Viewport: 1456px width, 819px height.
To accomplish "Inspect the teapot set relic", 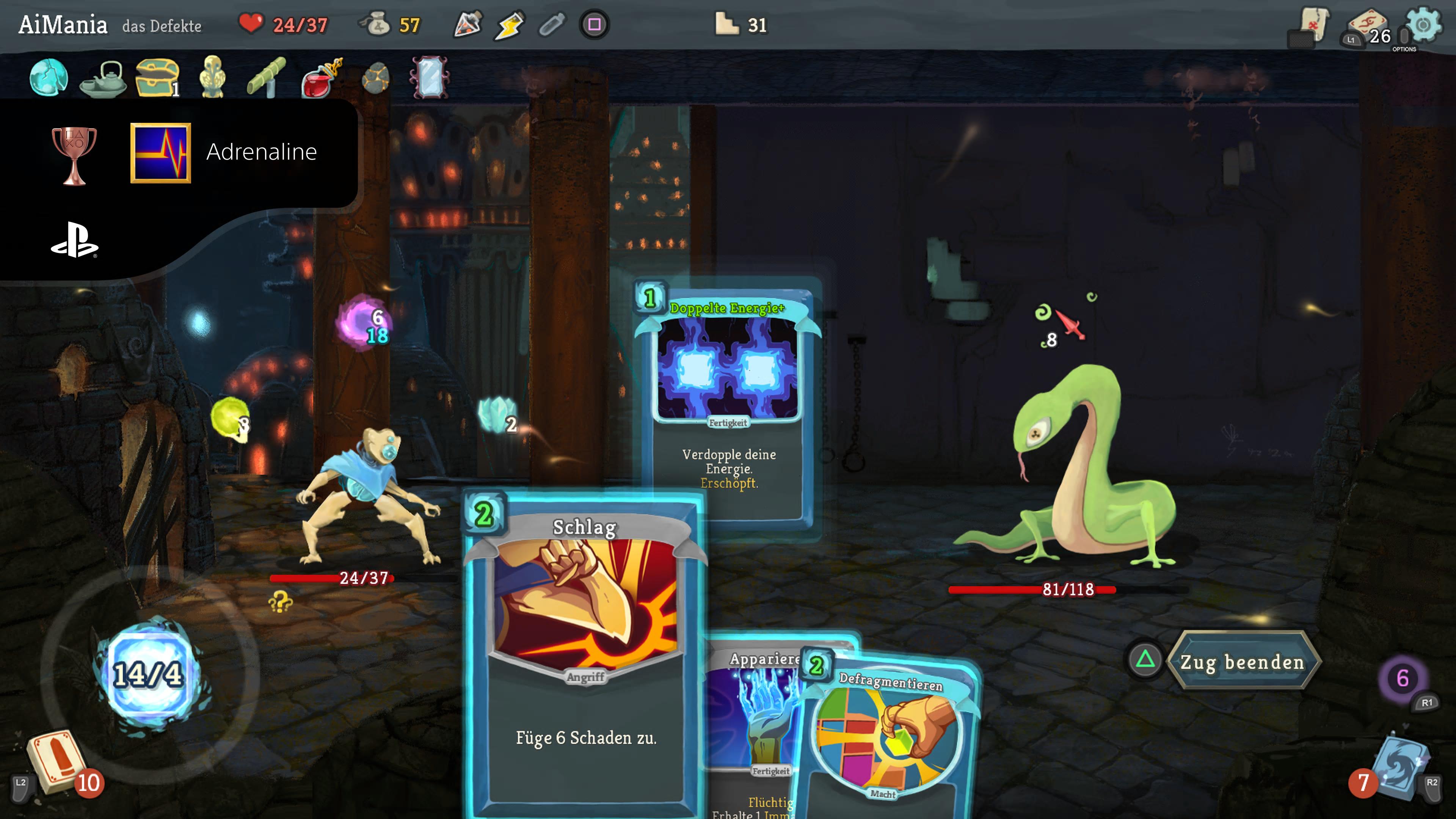I will (x=104, y=78).
